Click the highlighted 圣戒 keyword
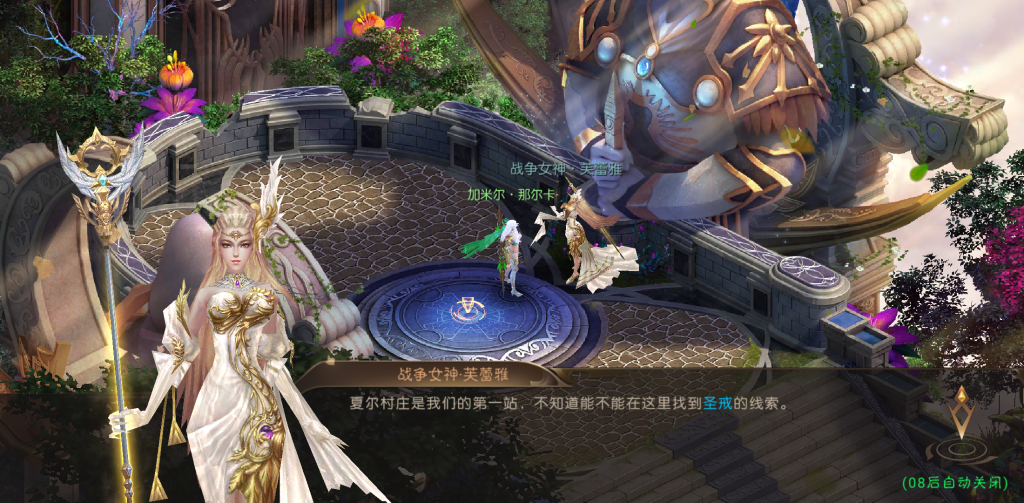Viewport: 1024px width, 503px height. [x=718, y=405]
